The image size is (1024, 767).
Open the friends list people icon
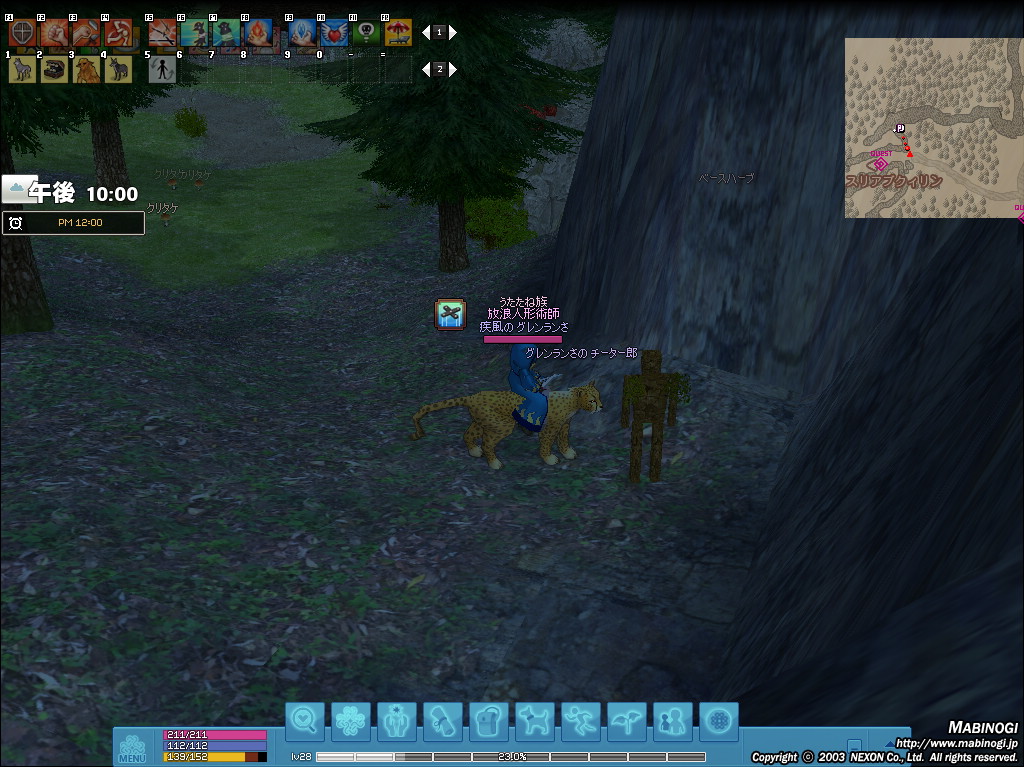tap(673, 721)
